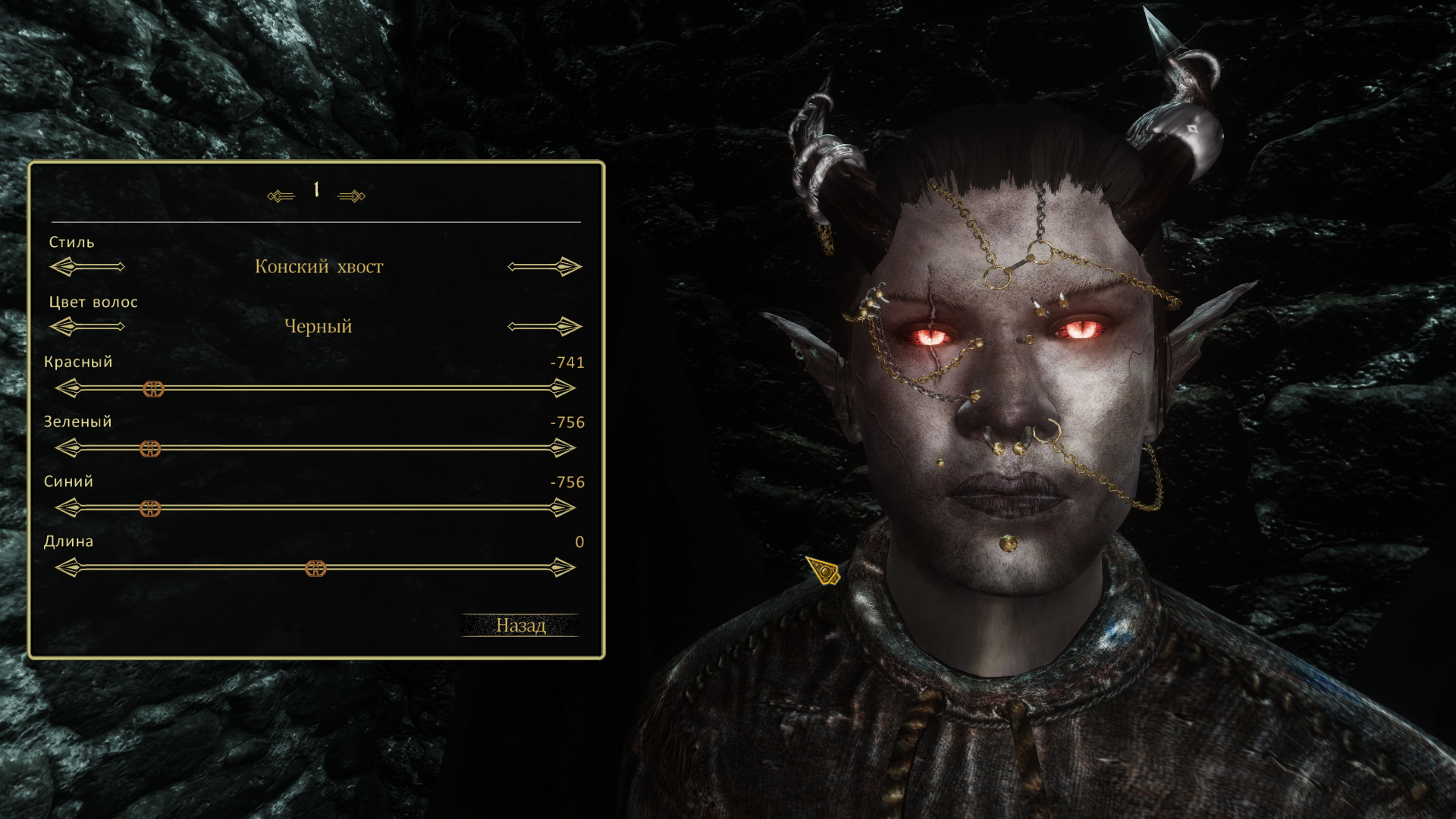Shorten hair with Длина left arrow

[69, 568]
